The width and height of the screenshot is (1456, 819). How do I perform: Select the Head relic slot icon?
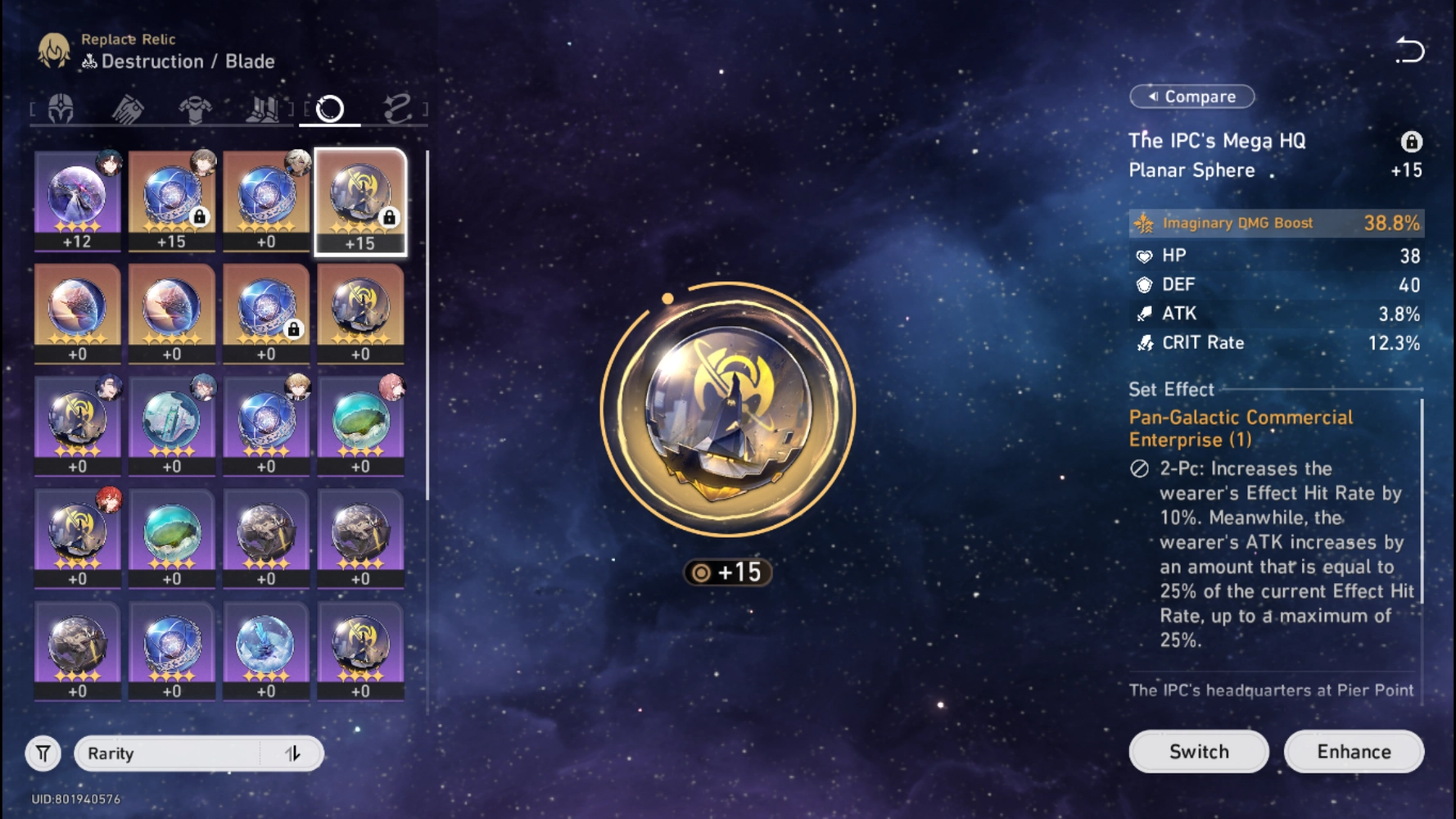pos(62,107)
